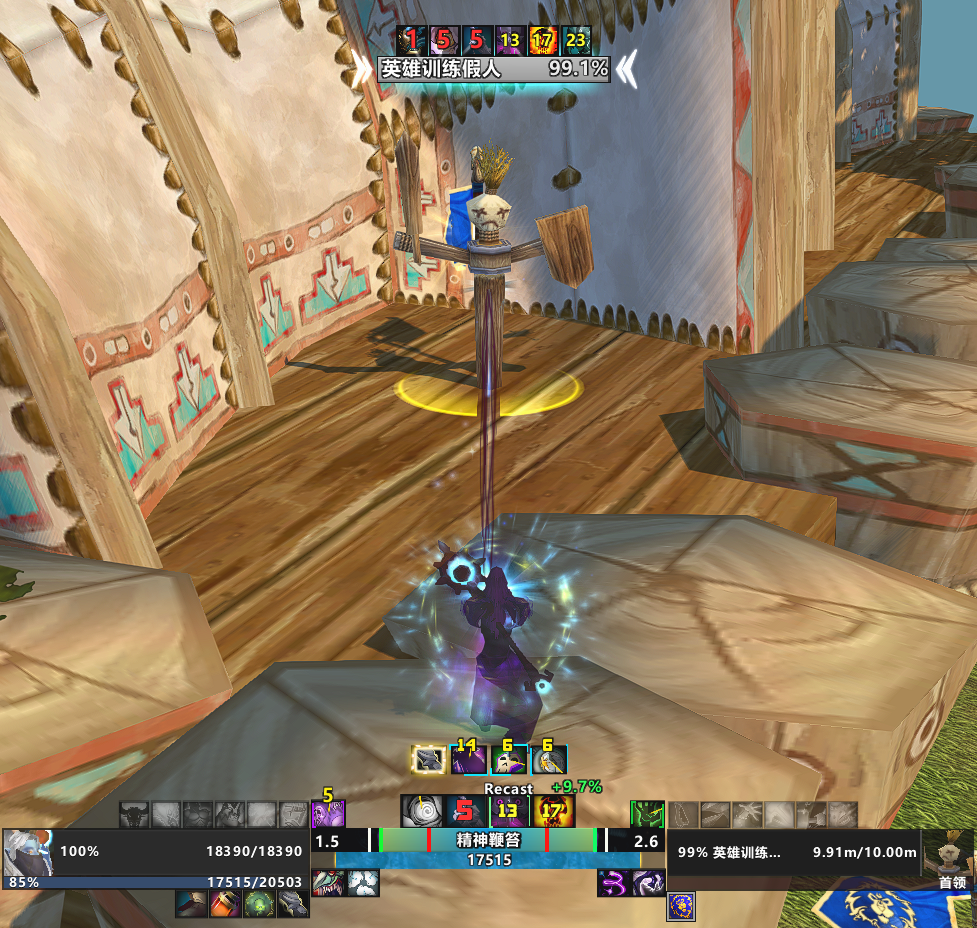977x928 pixels.
Task: Click the purple face buff showing 5
Action: pyautogui.click(x=327, y=813)
